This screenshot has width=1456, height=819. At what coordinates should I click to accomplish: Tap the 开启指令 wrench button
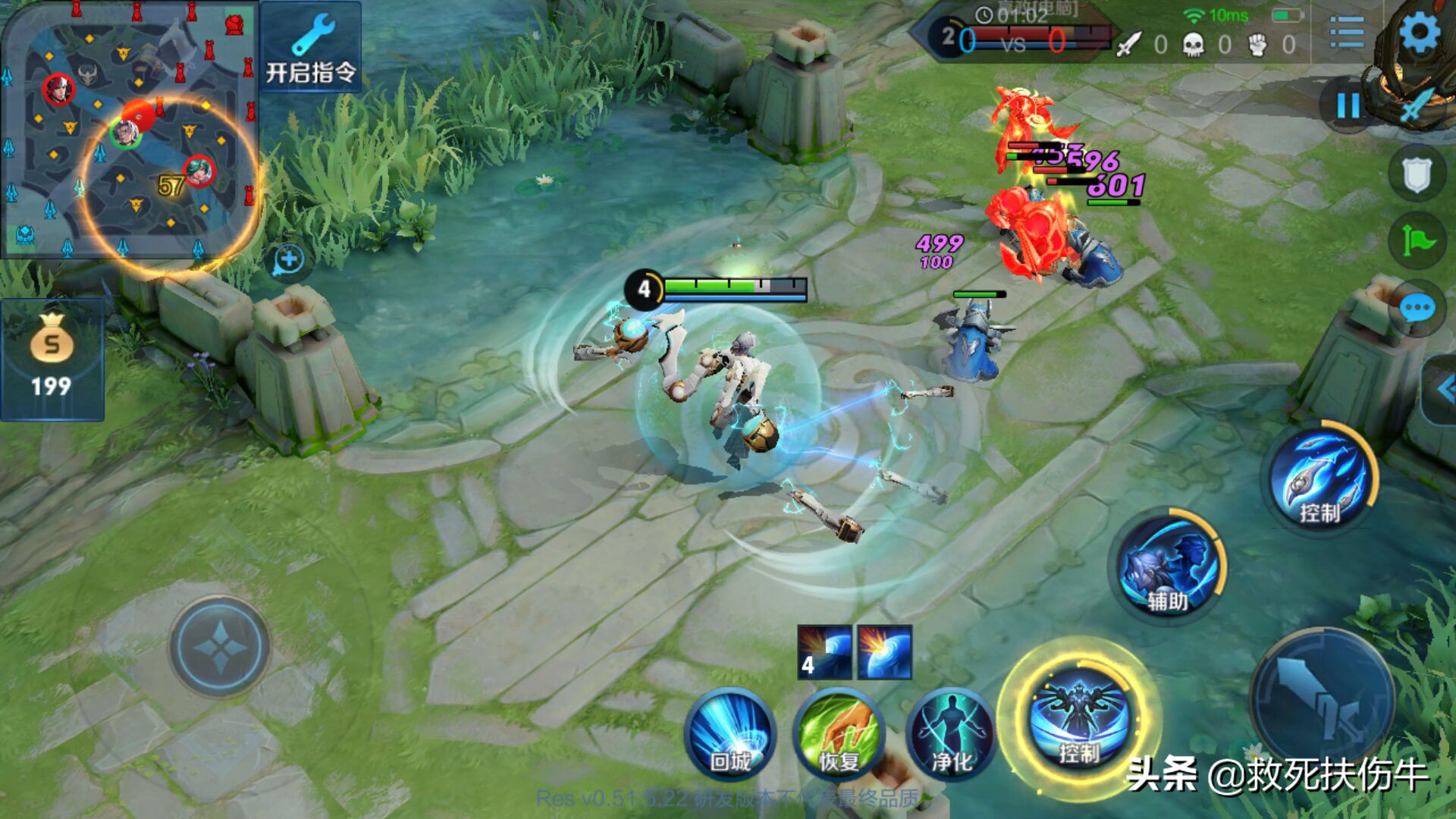pyautogui.click(x=310, y=49)
